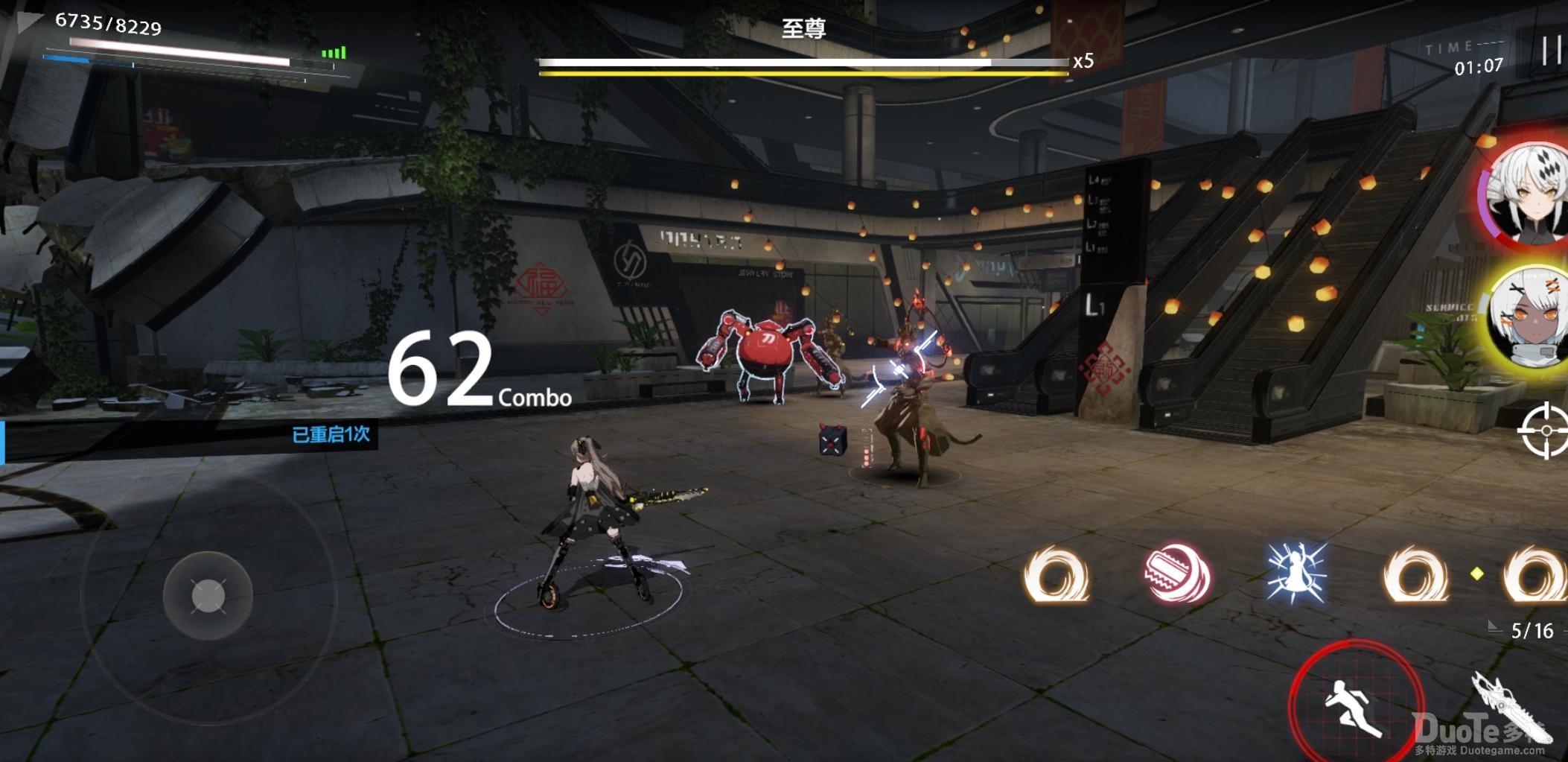The height and width of the screenshot is (762, 1568).
Task: Activate the red signal orb
Action: tap(1177, 574)
